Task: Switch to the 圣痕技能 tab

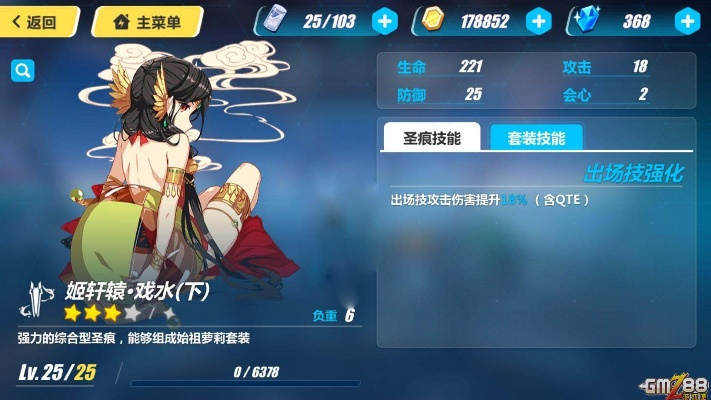Action: 431,138
